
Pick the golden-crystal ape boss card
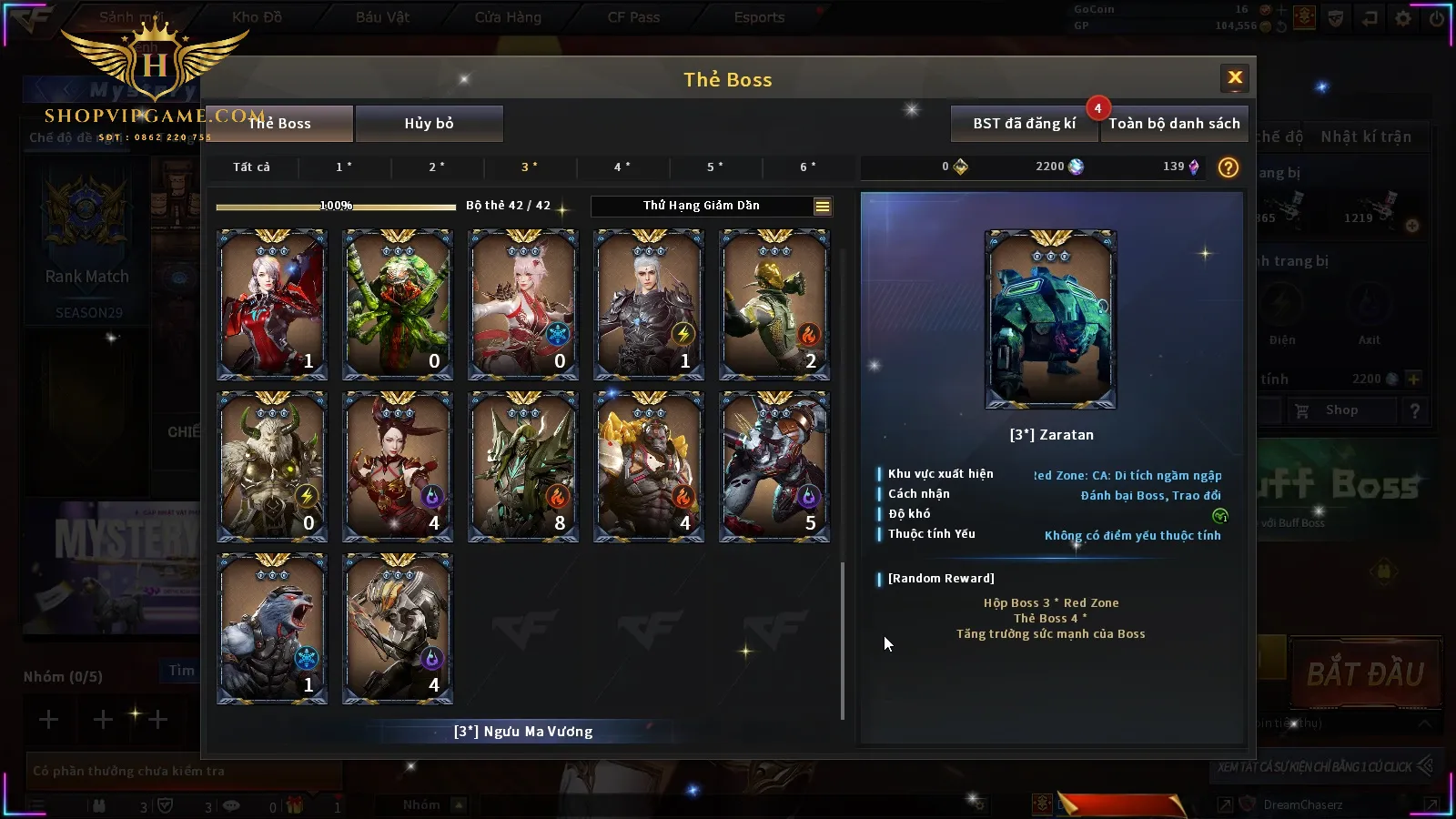click(x=649, y=466)
